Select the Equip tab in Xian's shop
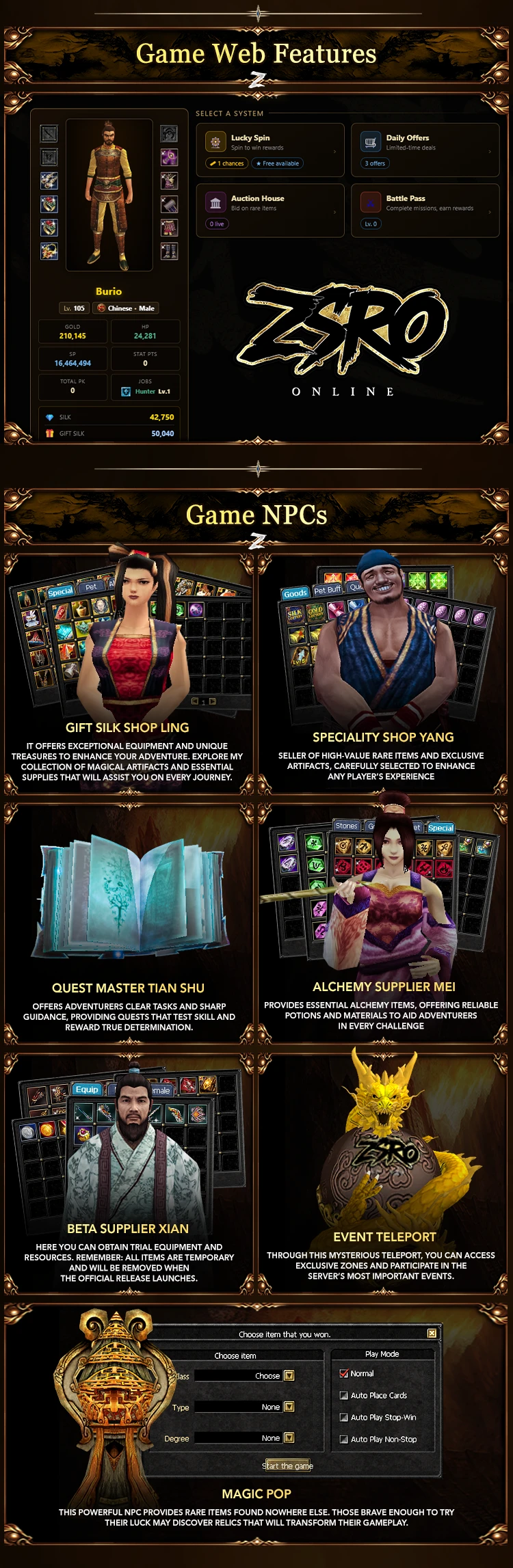The image size is (513, 1568). pos(87,1090)
